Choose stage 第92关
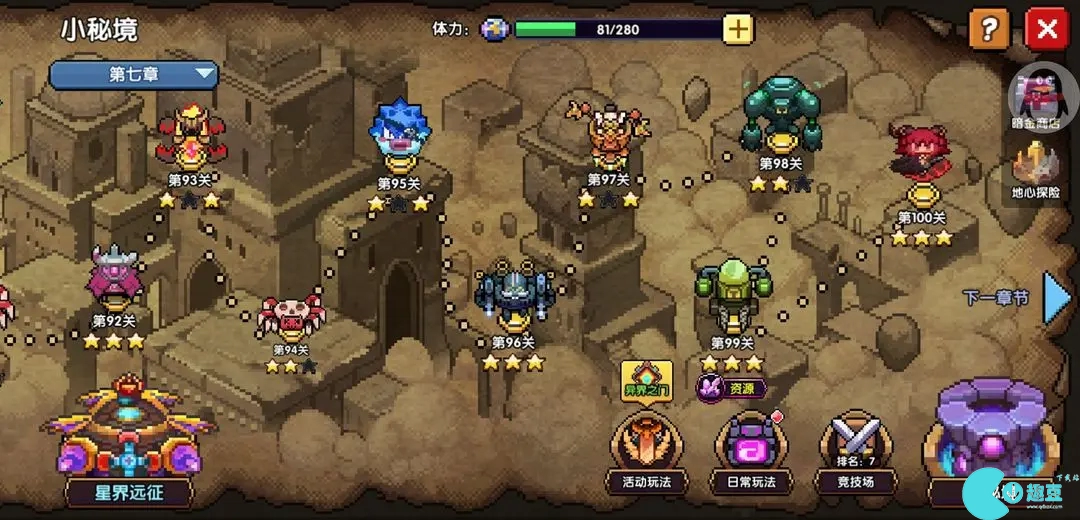Viewport: 1080px width, 520px height. click(x=114, y=279)
